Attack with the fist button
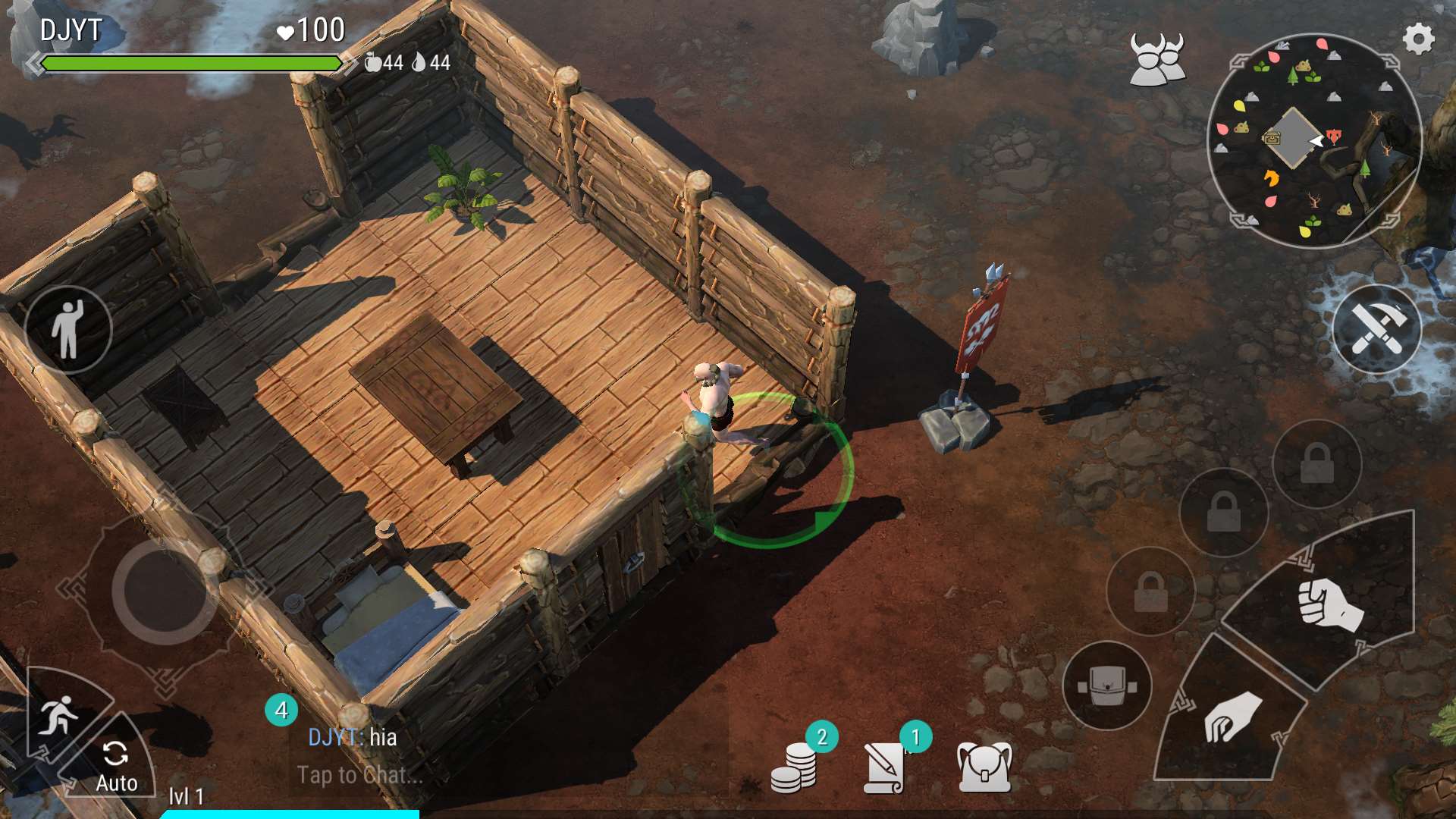This screenshot has height=819, width=1456. 1329,604
